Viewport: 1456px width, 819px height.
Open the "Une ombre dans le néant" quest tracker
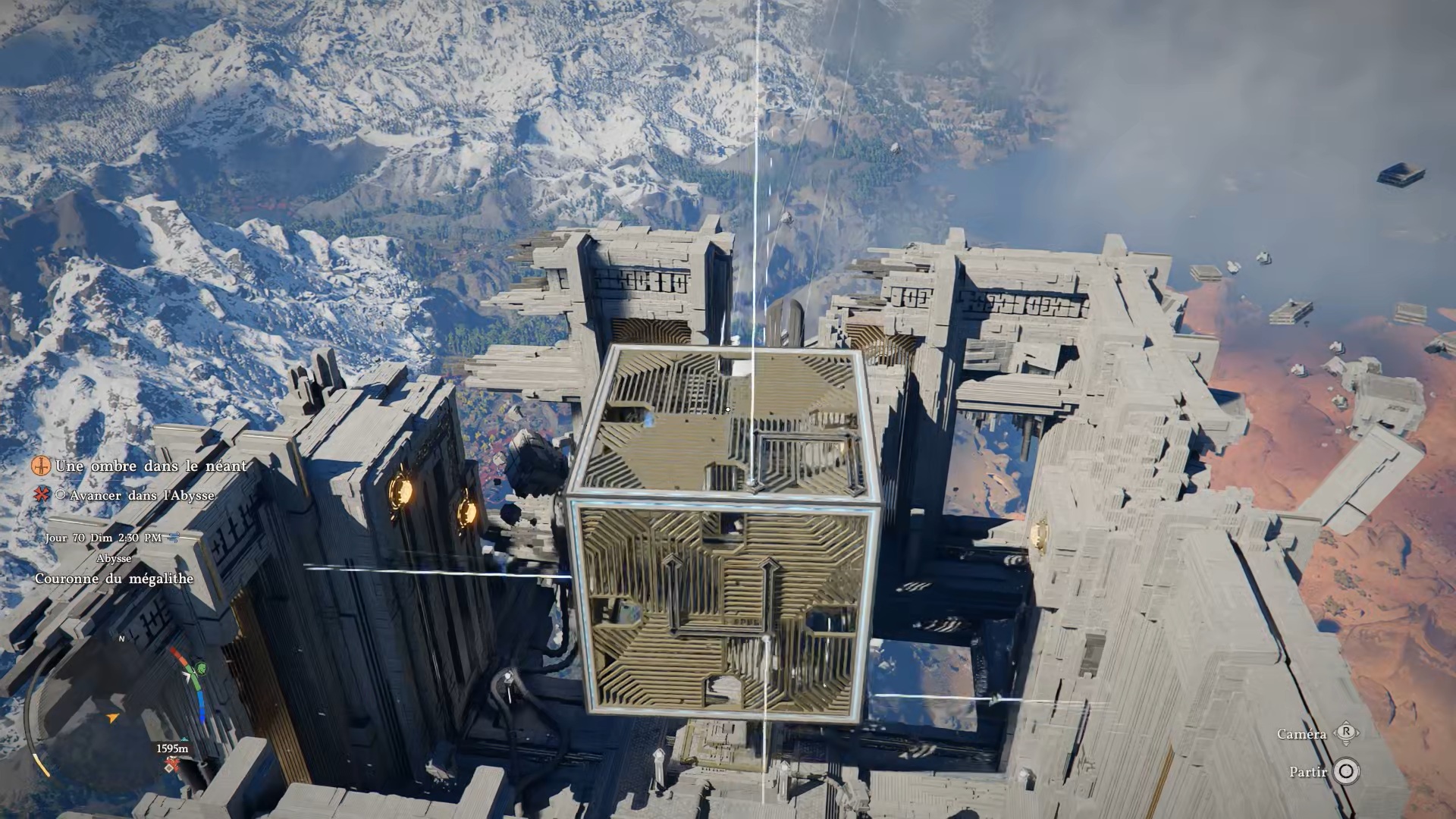point(151,466)
